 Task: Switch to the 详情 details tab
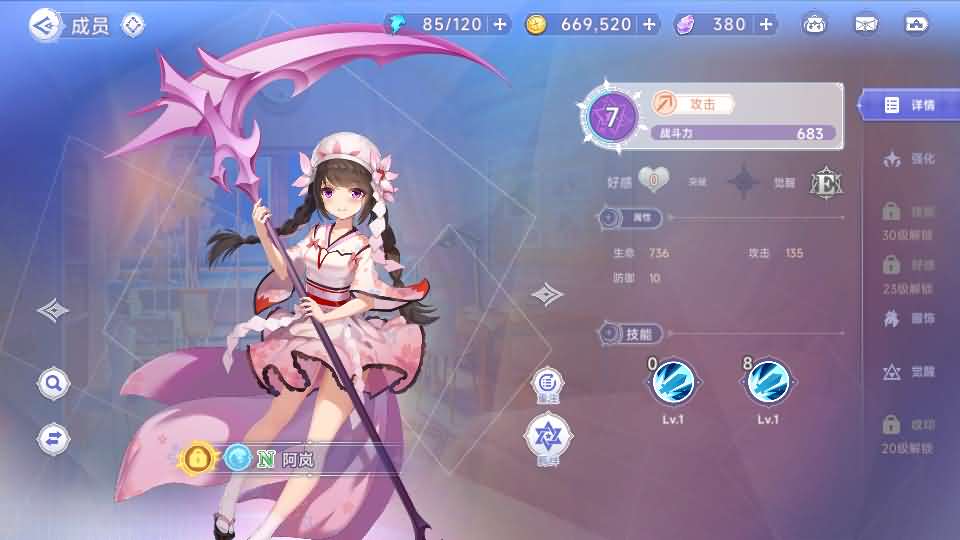click(909, 105)
